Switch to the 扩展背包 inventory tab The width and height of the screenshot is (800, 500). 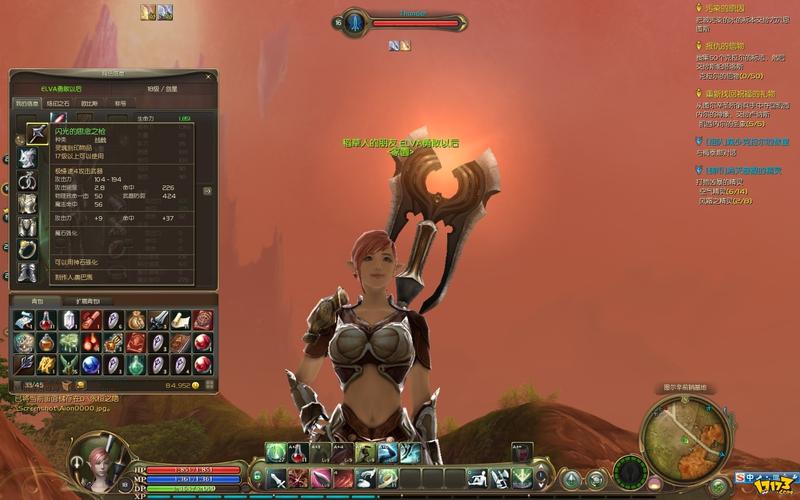tap(88, 300)
